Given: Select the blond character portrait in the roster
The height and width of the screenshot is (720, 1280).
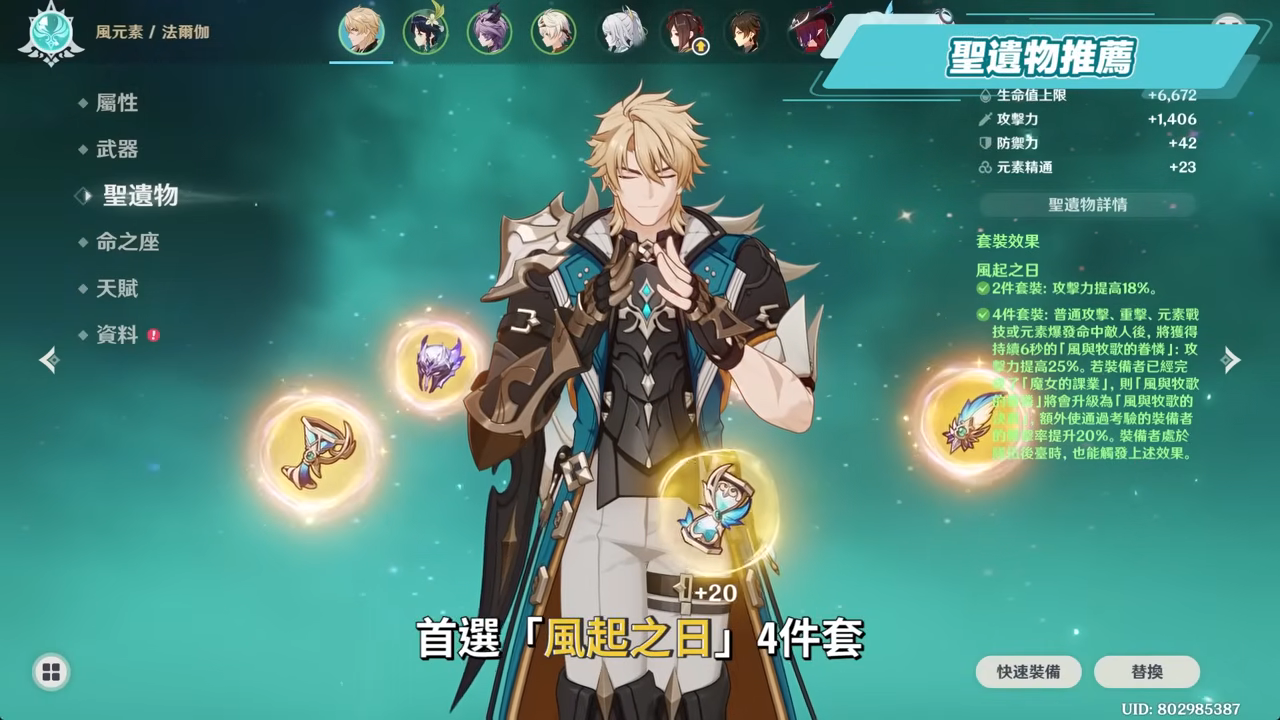Looking at the screenshot, I should [x=362, y=31].
